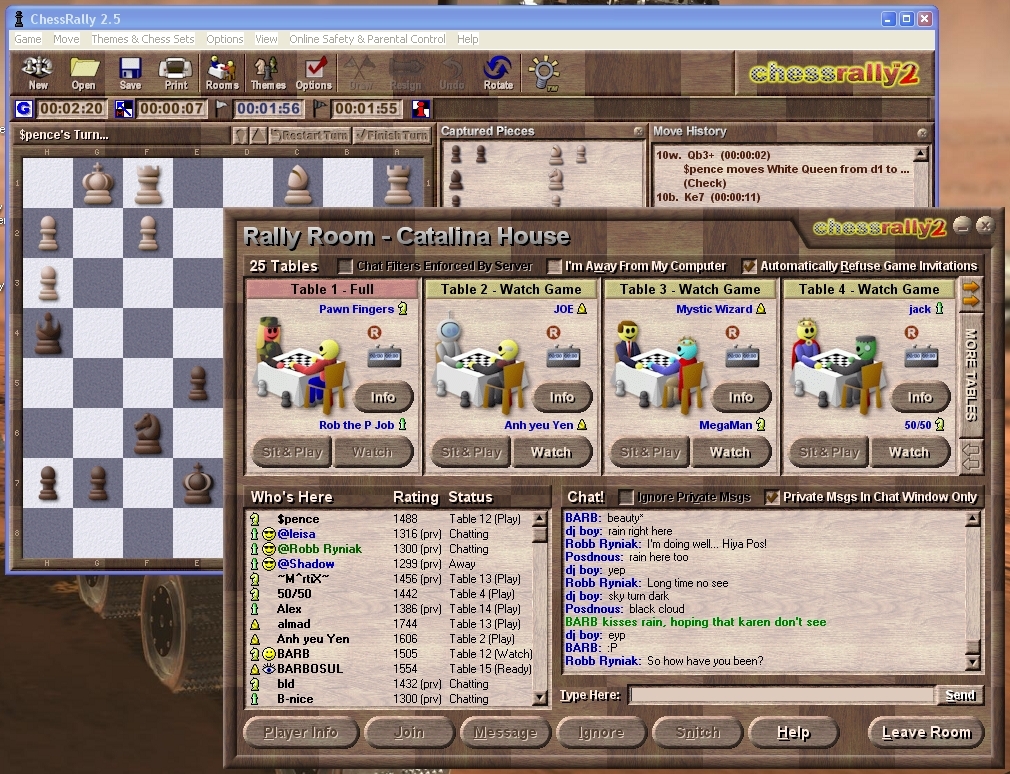This screenshot has width=1010, height=774.
Task: Show Info for Table 1
Action: 383,397
